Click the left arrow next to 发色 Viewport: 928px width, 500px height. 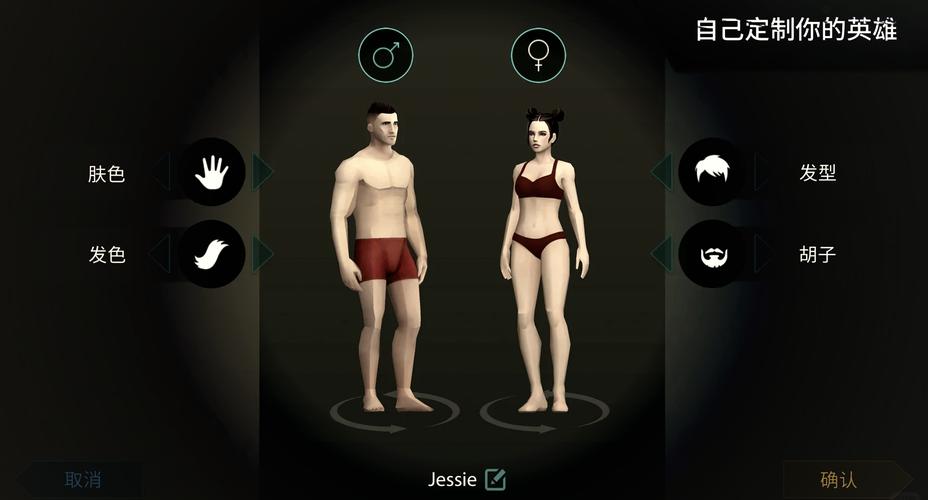pyautogui.click(x=160, y=254)
